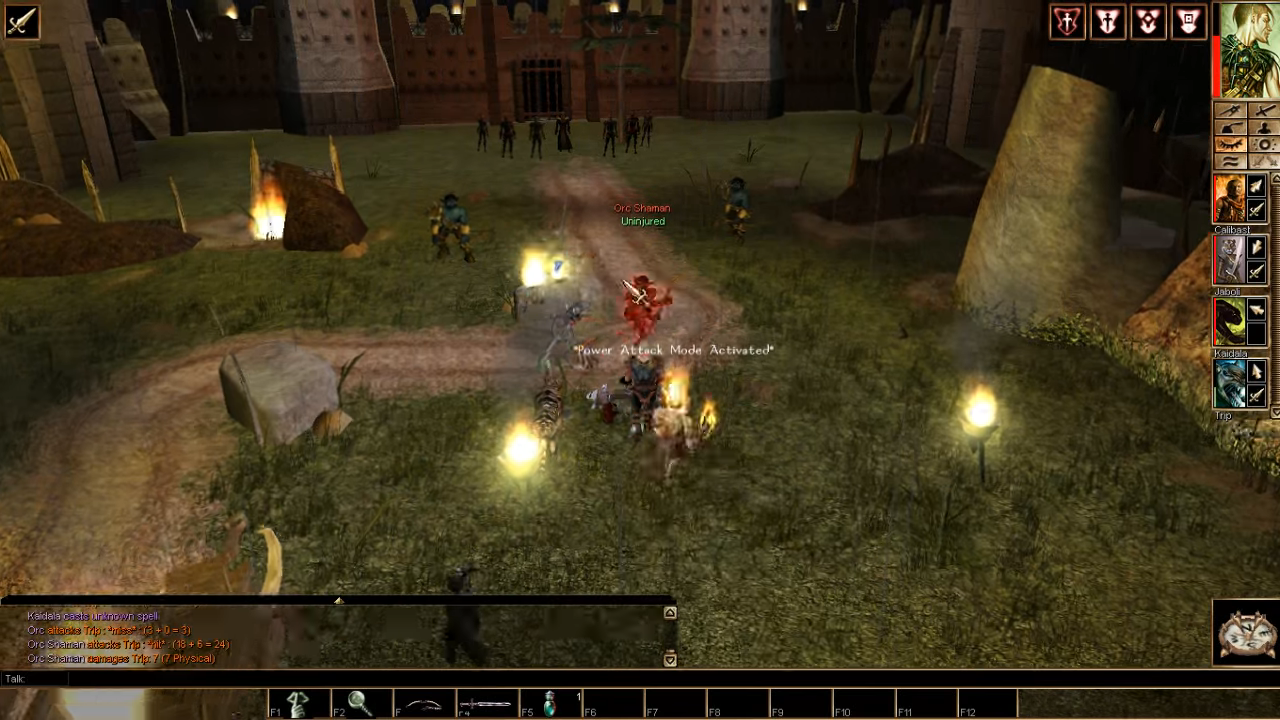
Task: Click the attack arrow beside Calibast's portrait
Action: point(1255,208)
